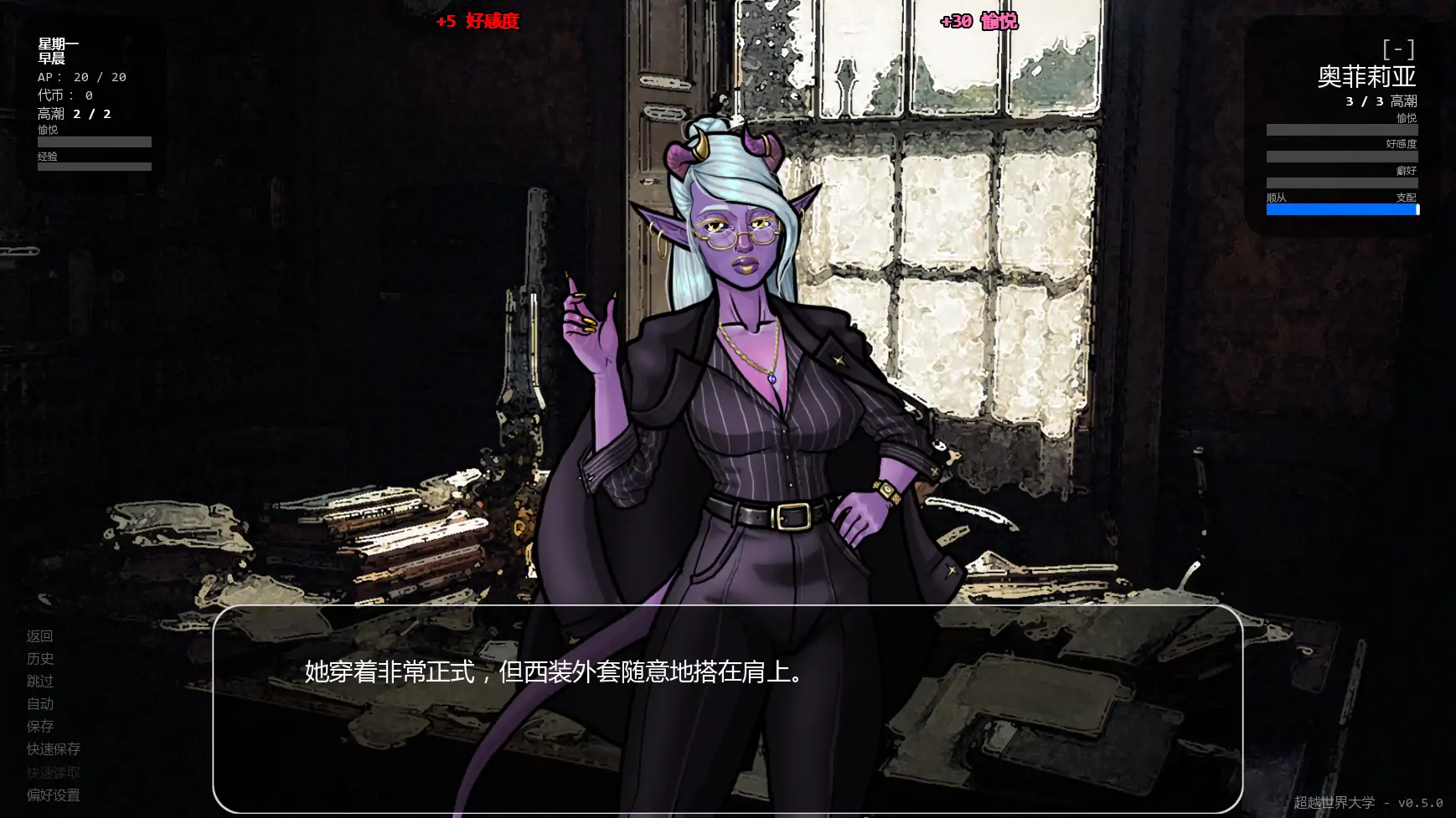This screenshot has width=1456, height=818.
Task: Open the 历史 dialogue history
Action: [40, 659]
